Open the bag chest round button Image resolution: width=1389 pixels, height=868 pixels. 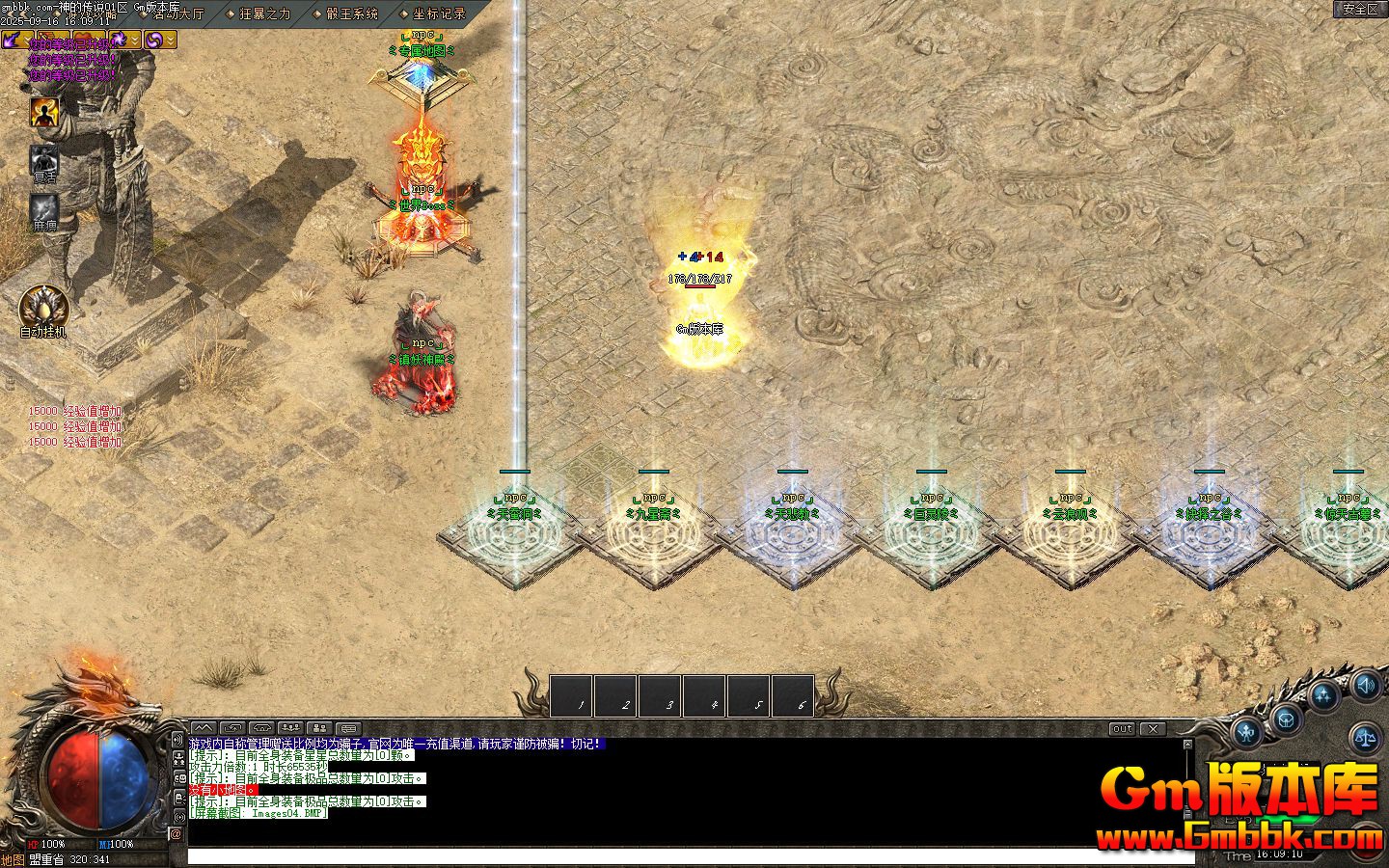1286,718
